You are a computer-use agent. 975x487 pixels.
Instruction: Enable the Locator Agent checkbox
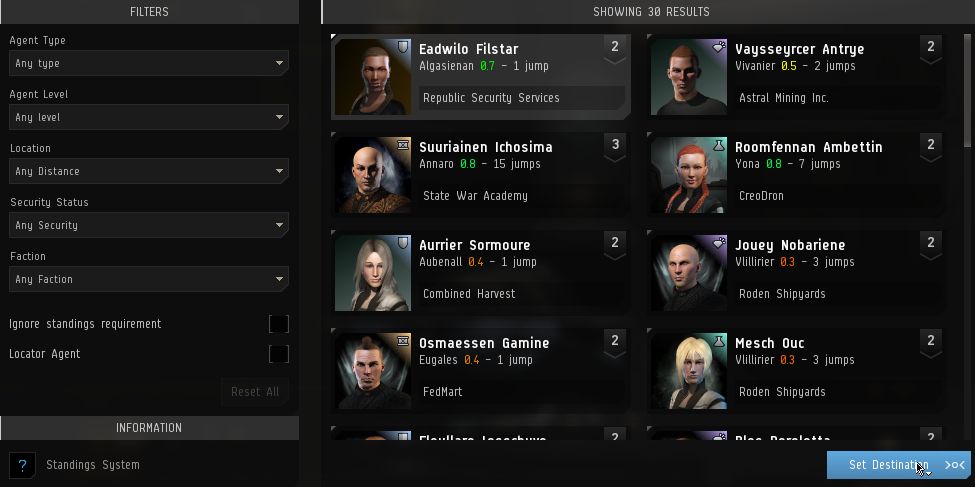(x=279, y=354)
